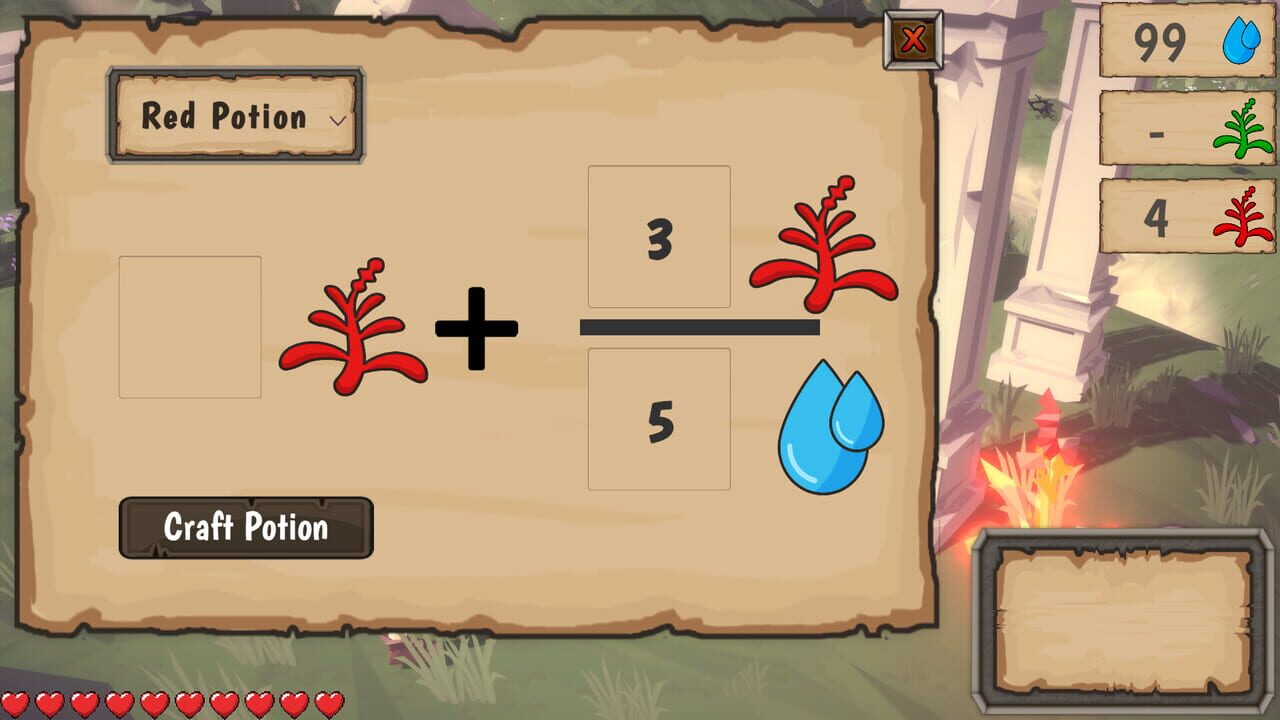Click the chevron next to Red Potion

tap(339, 118)
